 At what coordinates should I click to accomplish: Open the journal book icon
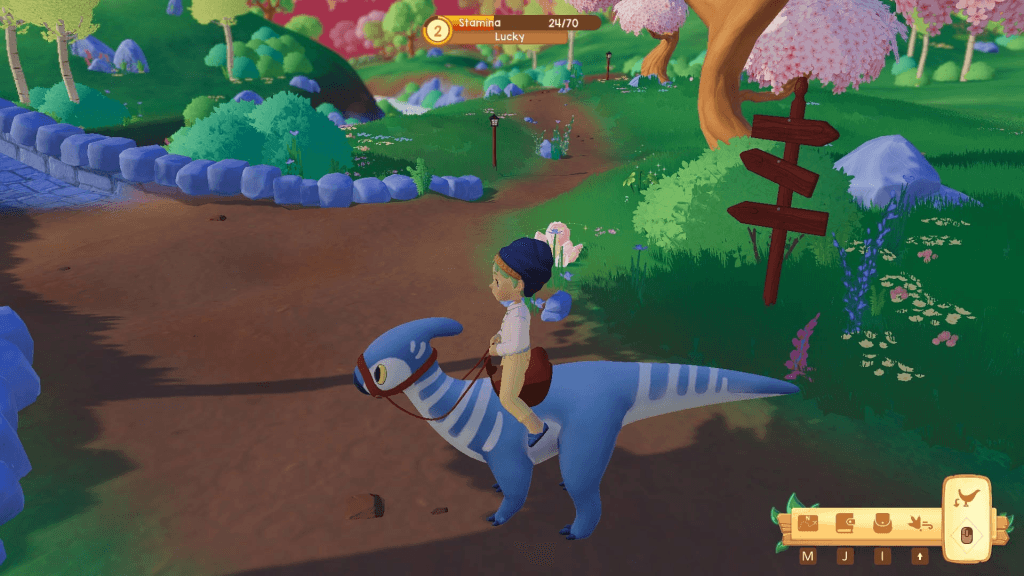coord(845,523)
